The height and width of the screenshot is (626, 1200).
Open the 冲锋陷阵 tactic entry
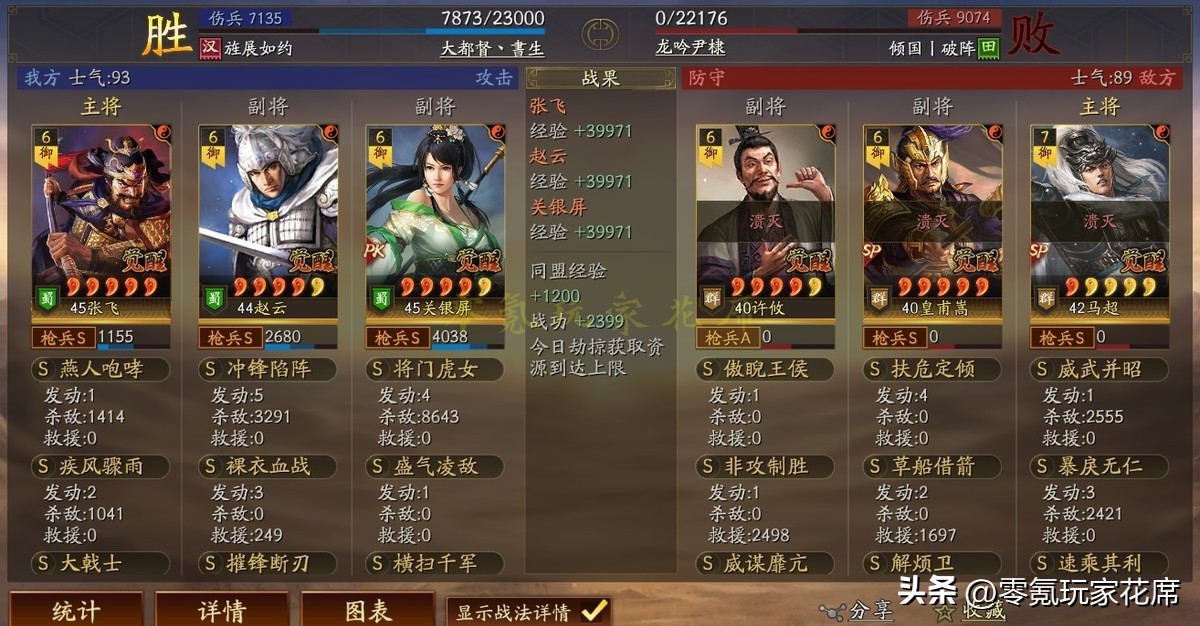point(268,370)
